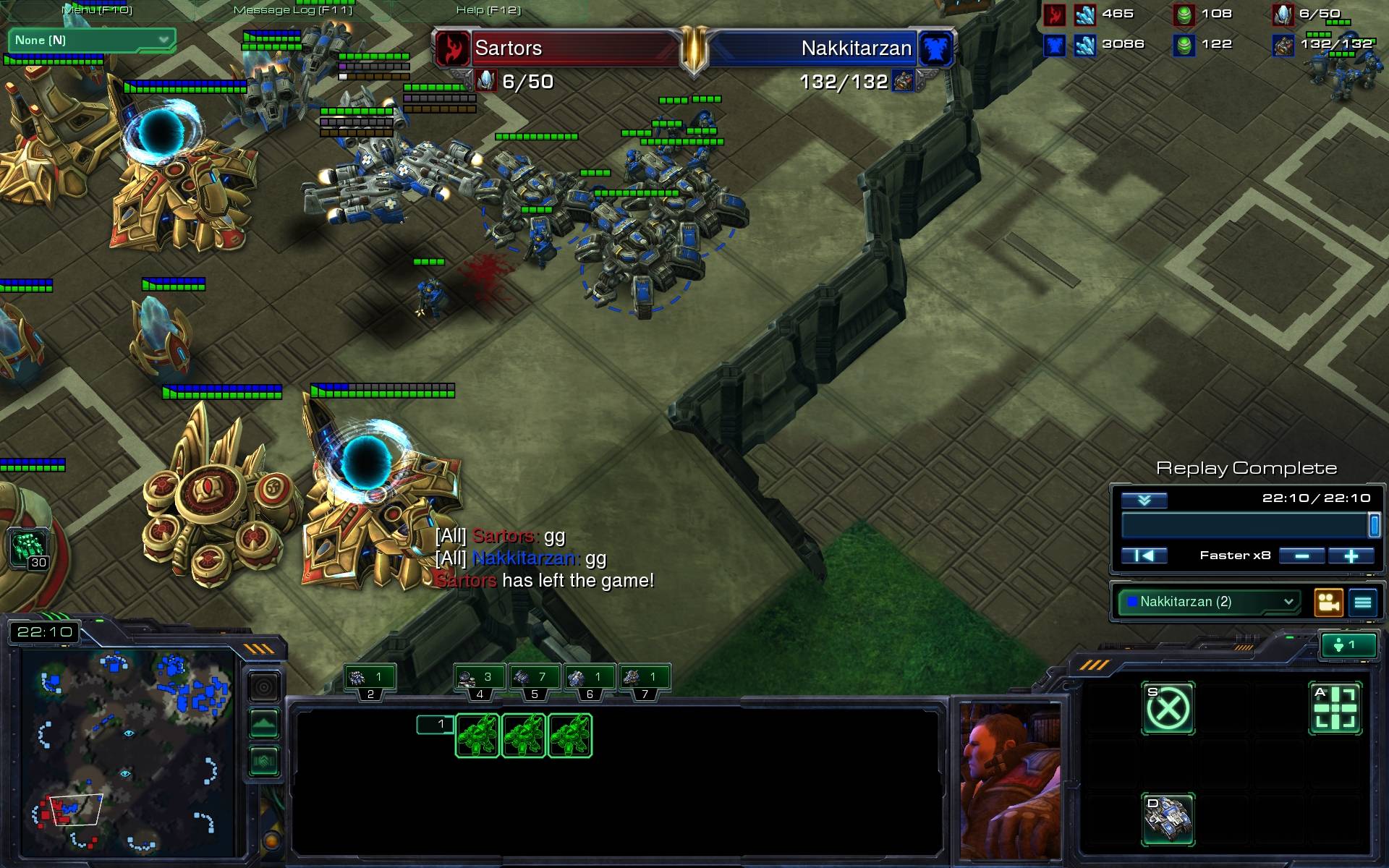Increase the replay speed with plus
This screenshot has height=868, width=1389.
pyautogui.click(x=1351, y=556)
